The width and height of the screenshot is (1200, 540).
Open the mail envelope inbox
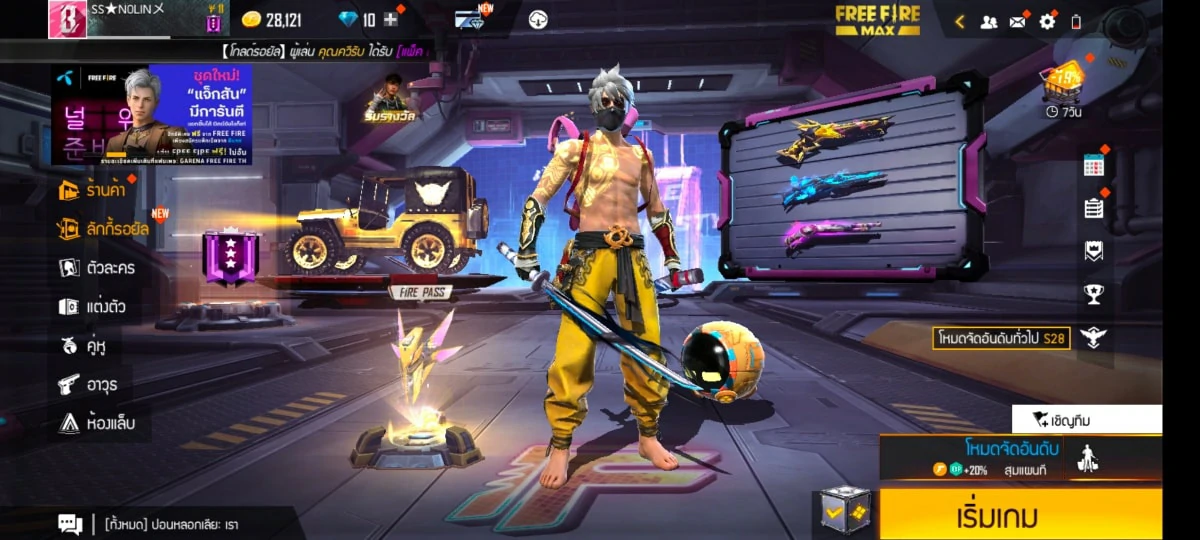1018,21
